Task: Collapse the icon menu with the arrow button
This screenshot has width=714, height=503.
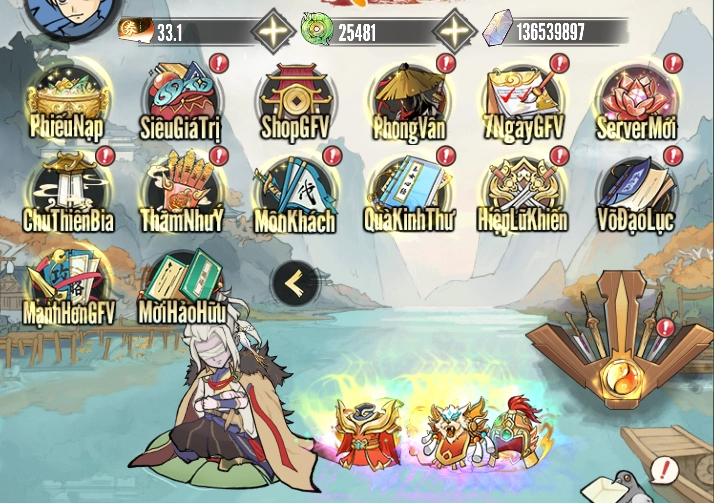Action: tap(295, 285)
